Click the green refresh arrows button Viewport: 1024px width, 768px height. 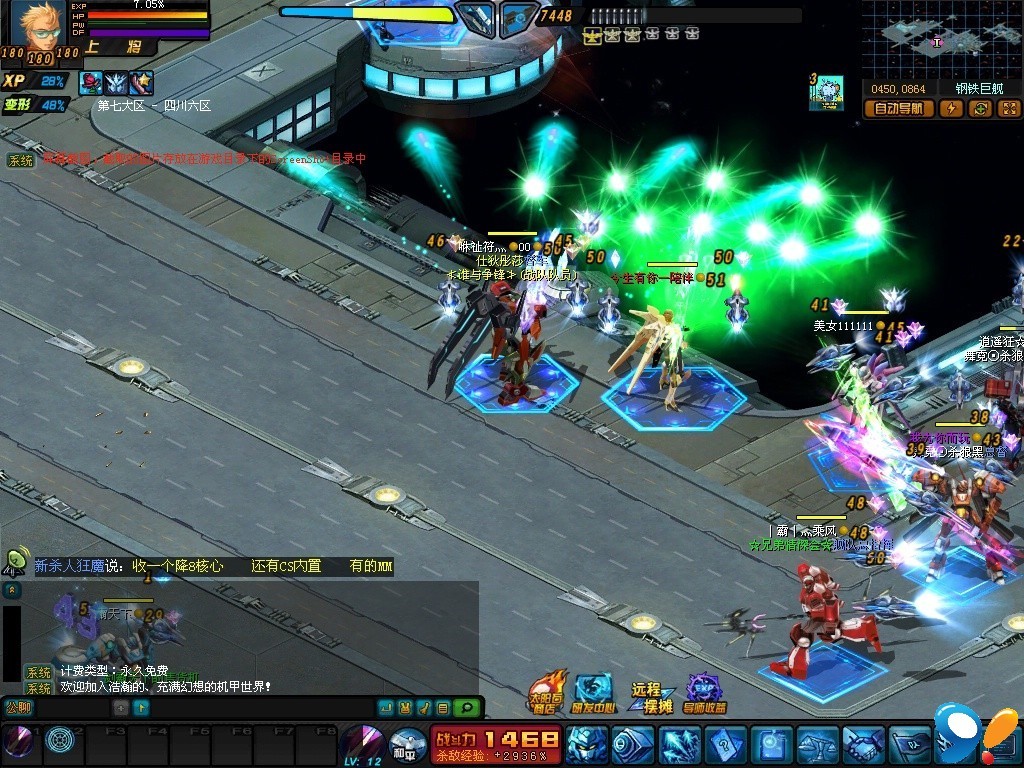tap(980, 109)
